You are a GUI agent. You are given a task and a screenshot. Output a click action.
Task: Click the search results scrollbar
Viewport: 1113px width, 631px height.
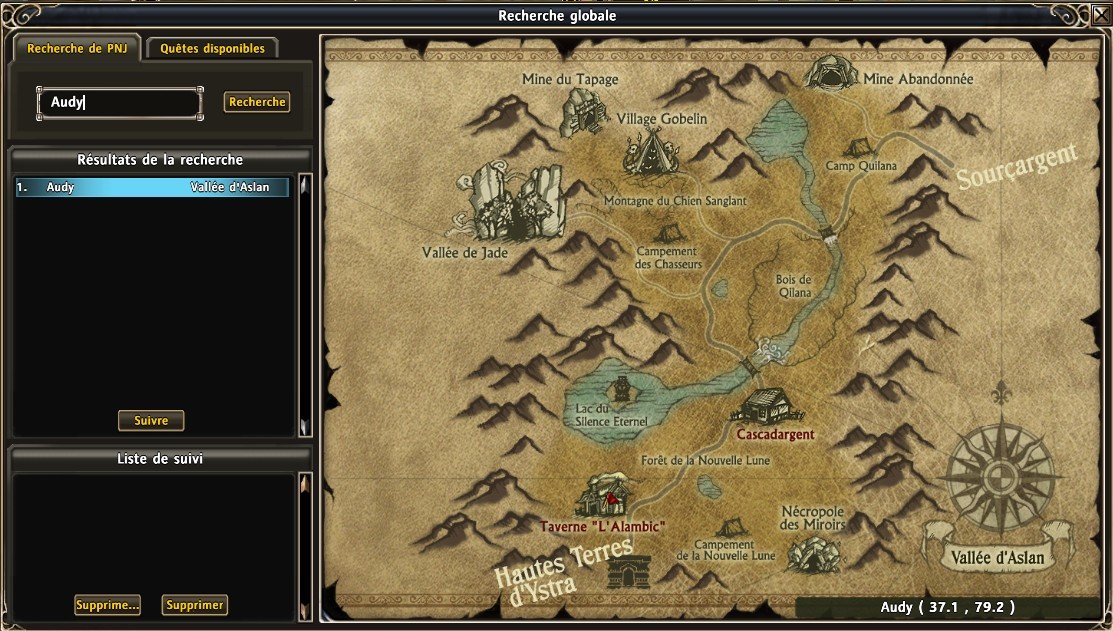[x=305, y=305]
